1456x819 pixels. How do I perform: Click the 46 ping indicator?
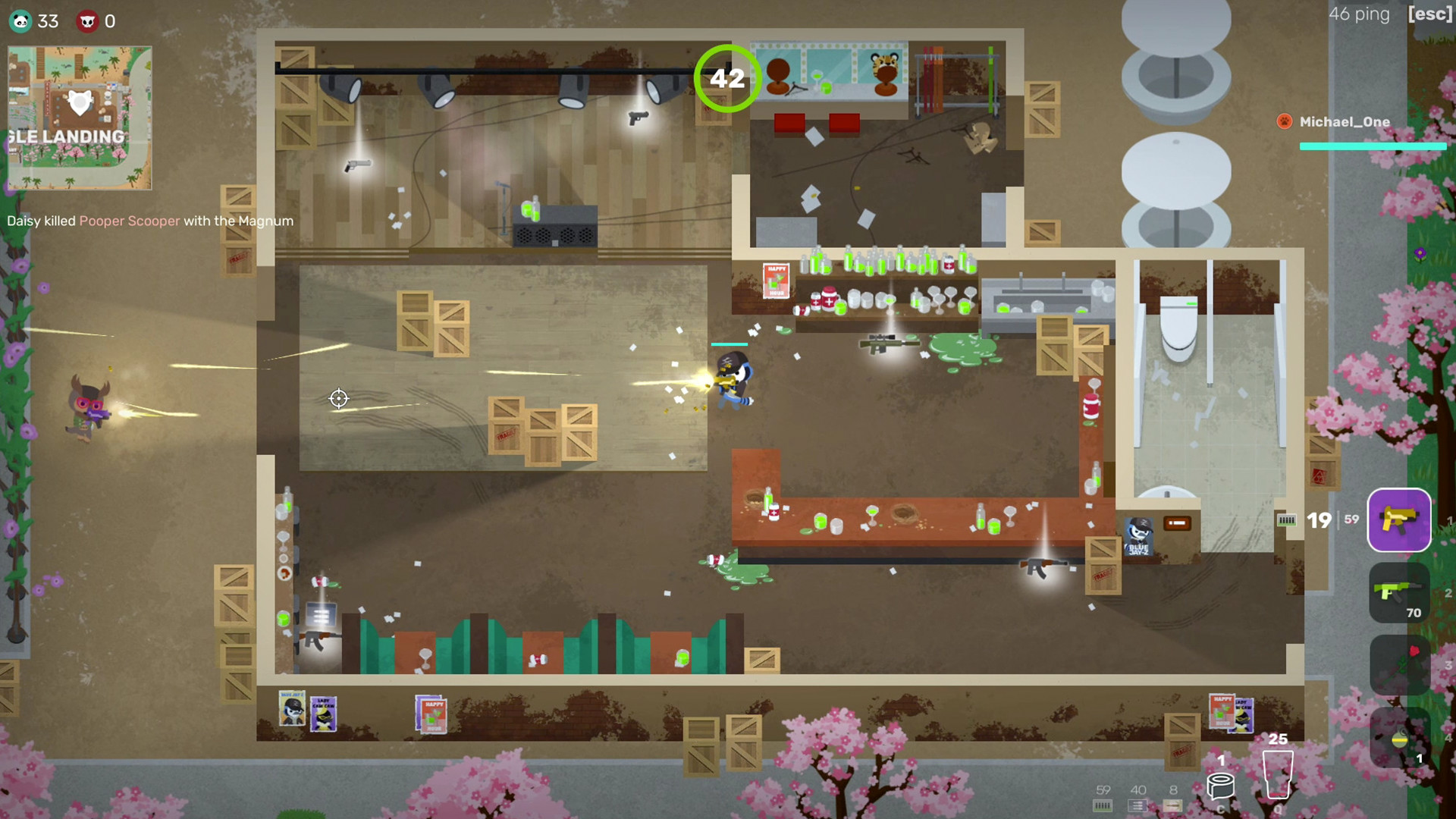[x=1357, y=14]
